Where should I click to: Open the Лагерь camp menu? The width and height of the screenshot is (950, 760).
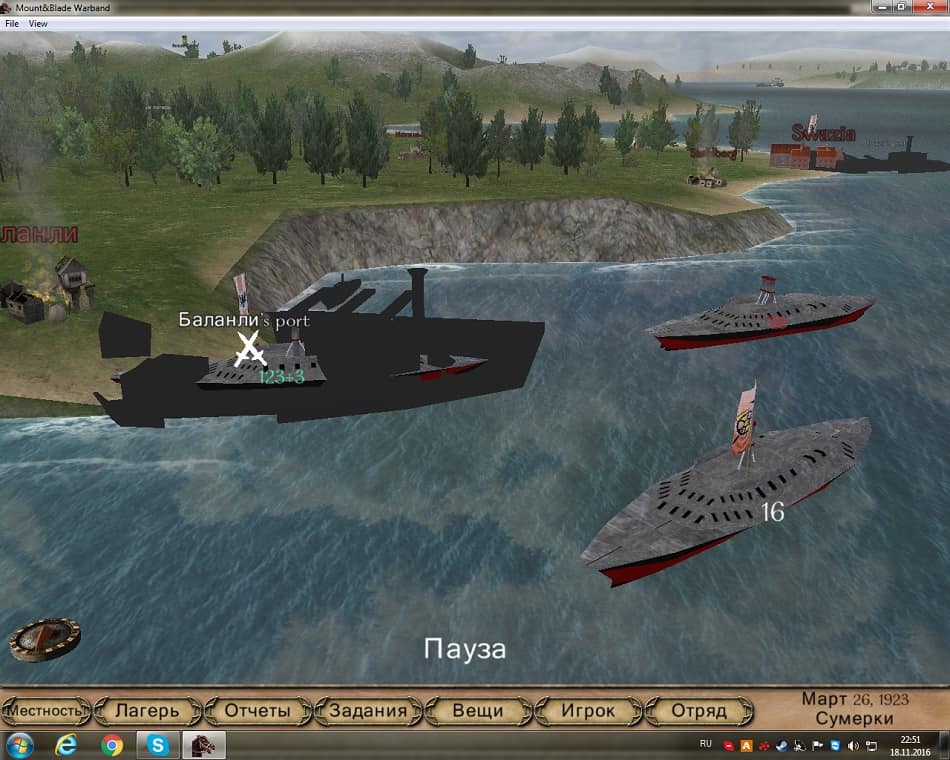tap(148, 711)
